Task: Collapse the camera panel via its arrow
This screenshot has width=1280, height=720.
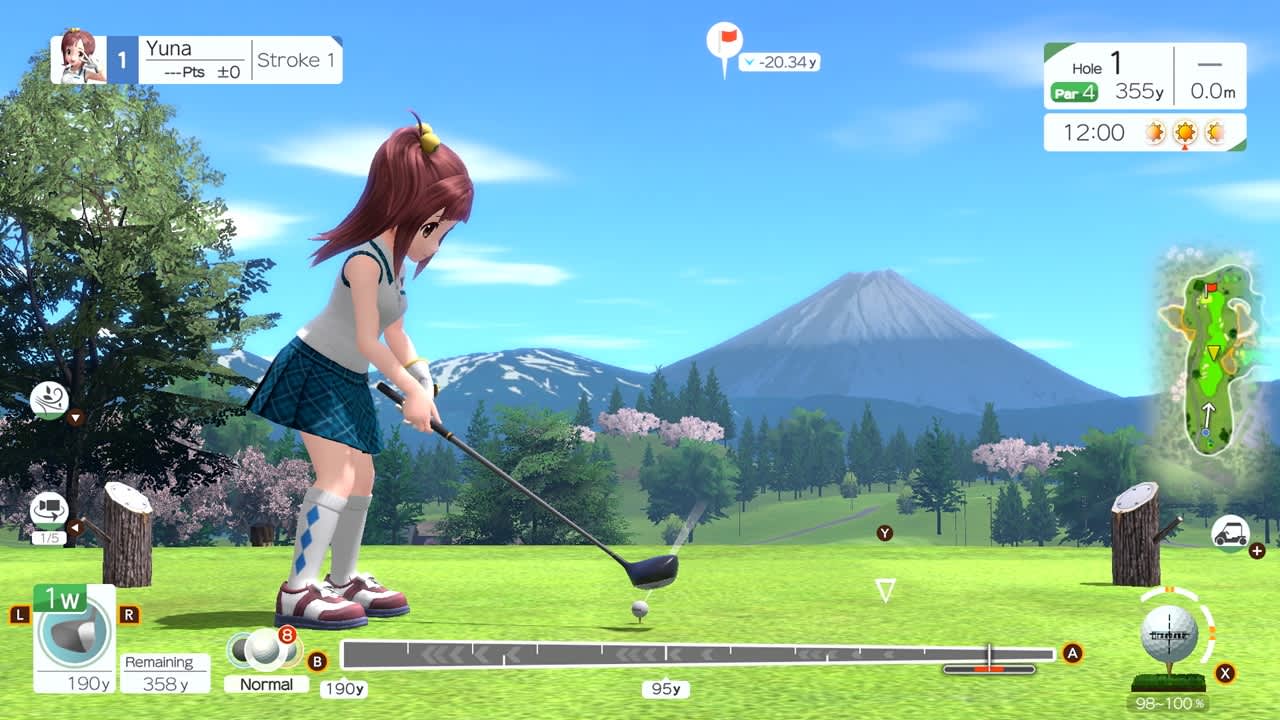Action: pos(76,527)
